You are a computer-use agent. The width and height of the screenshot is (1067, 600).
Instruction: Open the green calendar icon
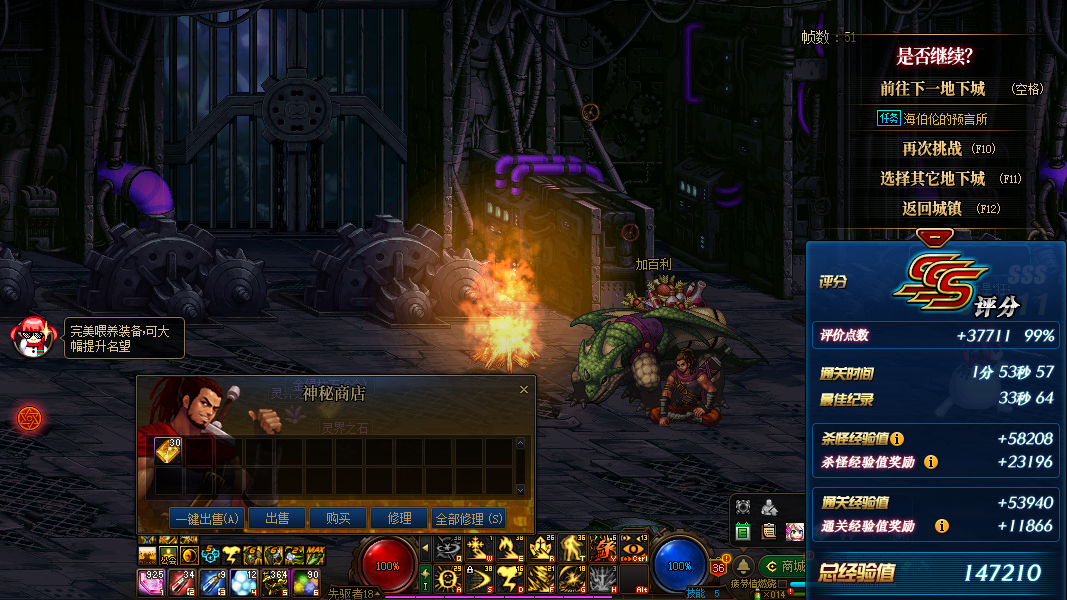click(742, 531)
